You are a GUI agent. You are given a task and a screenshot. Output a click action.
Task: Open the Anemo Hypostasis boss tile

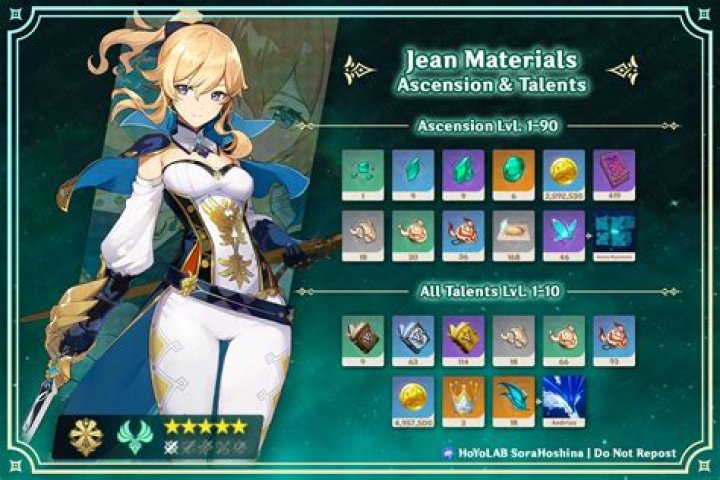[x=616, y=235]
